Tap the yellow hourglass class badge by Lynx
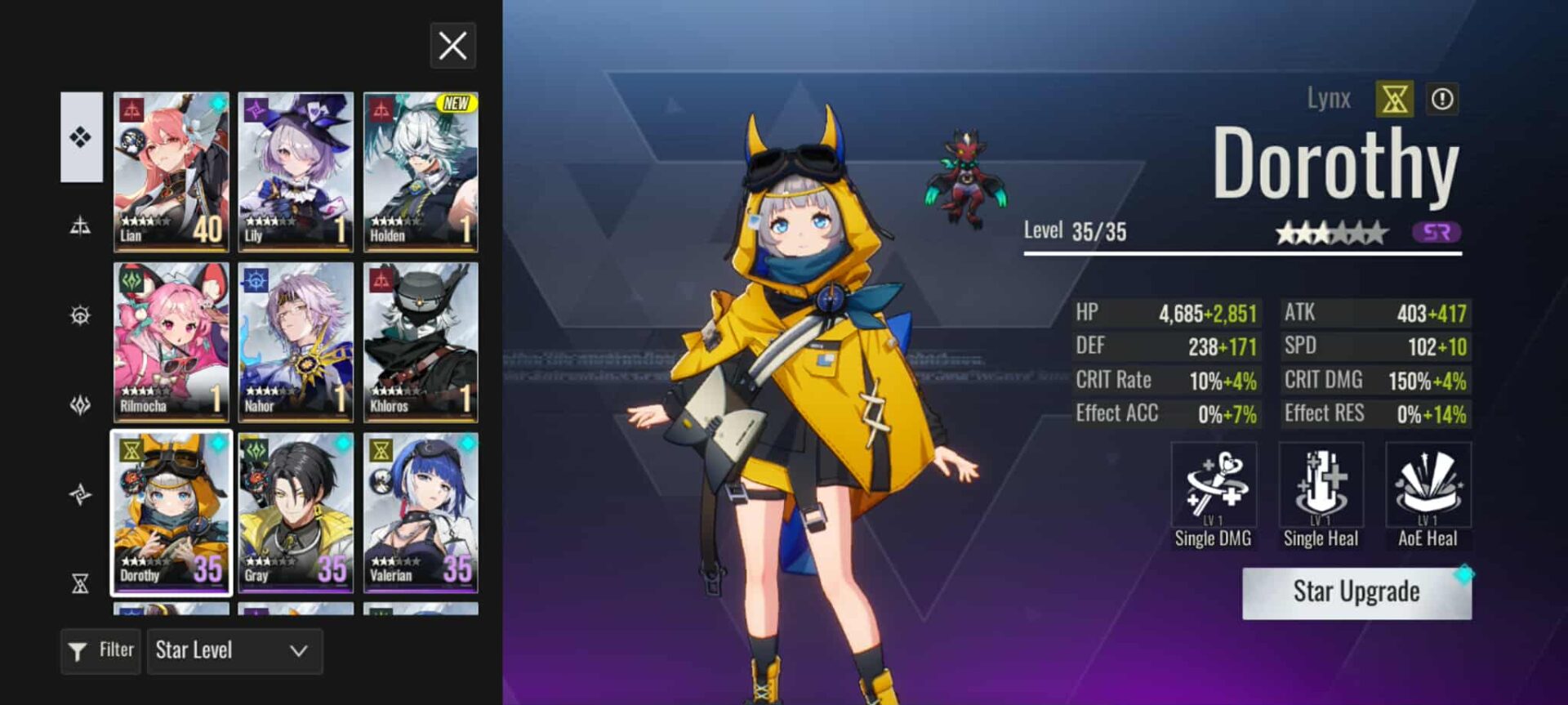This screenshot has height=705, width=1568. pyautogui.click(x=1394, y=100)
